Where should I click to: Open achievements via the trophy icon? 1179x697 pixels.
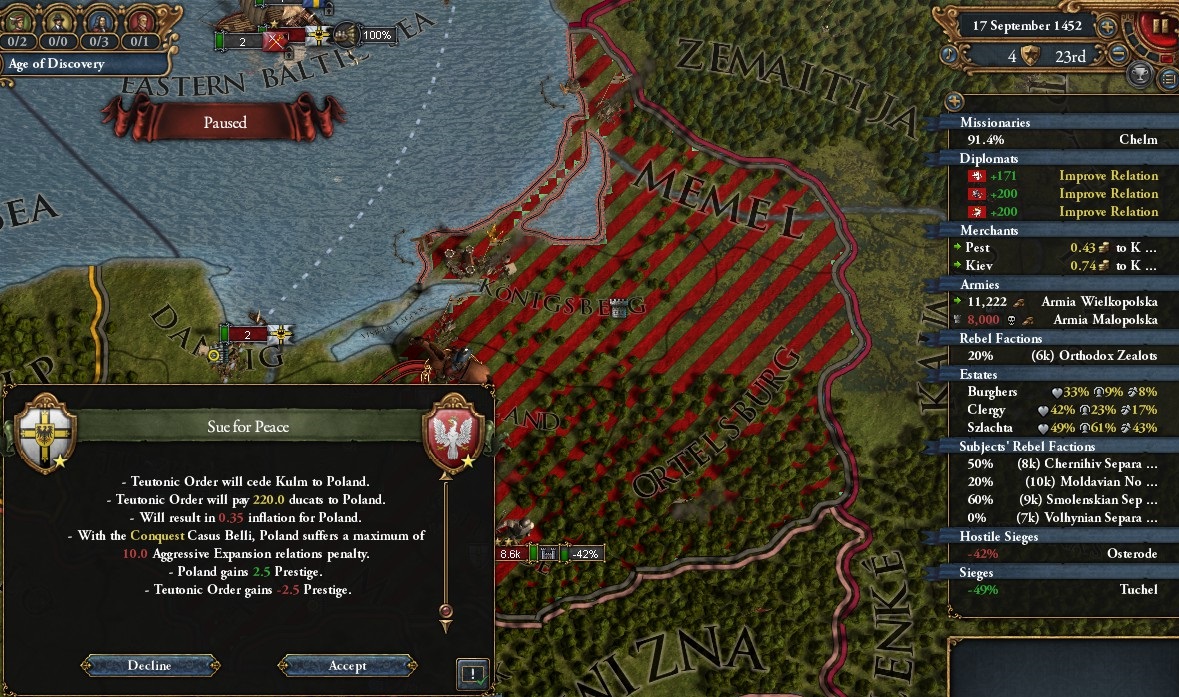pyautogui.click(x=1140, y=73)
